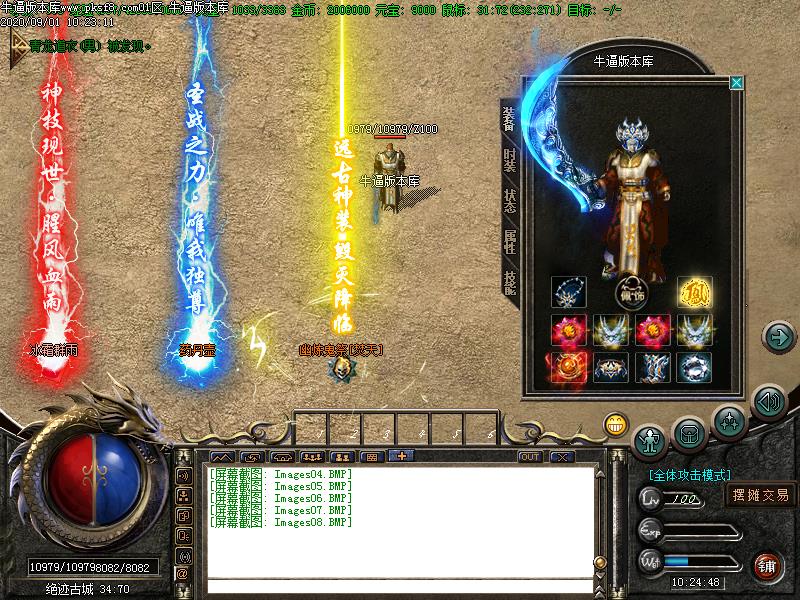Click the 佩饰 accessory button
This screenshot has width=800, height=600.
631,292
